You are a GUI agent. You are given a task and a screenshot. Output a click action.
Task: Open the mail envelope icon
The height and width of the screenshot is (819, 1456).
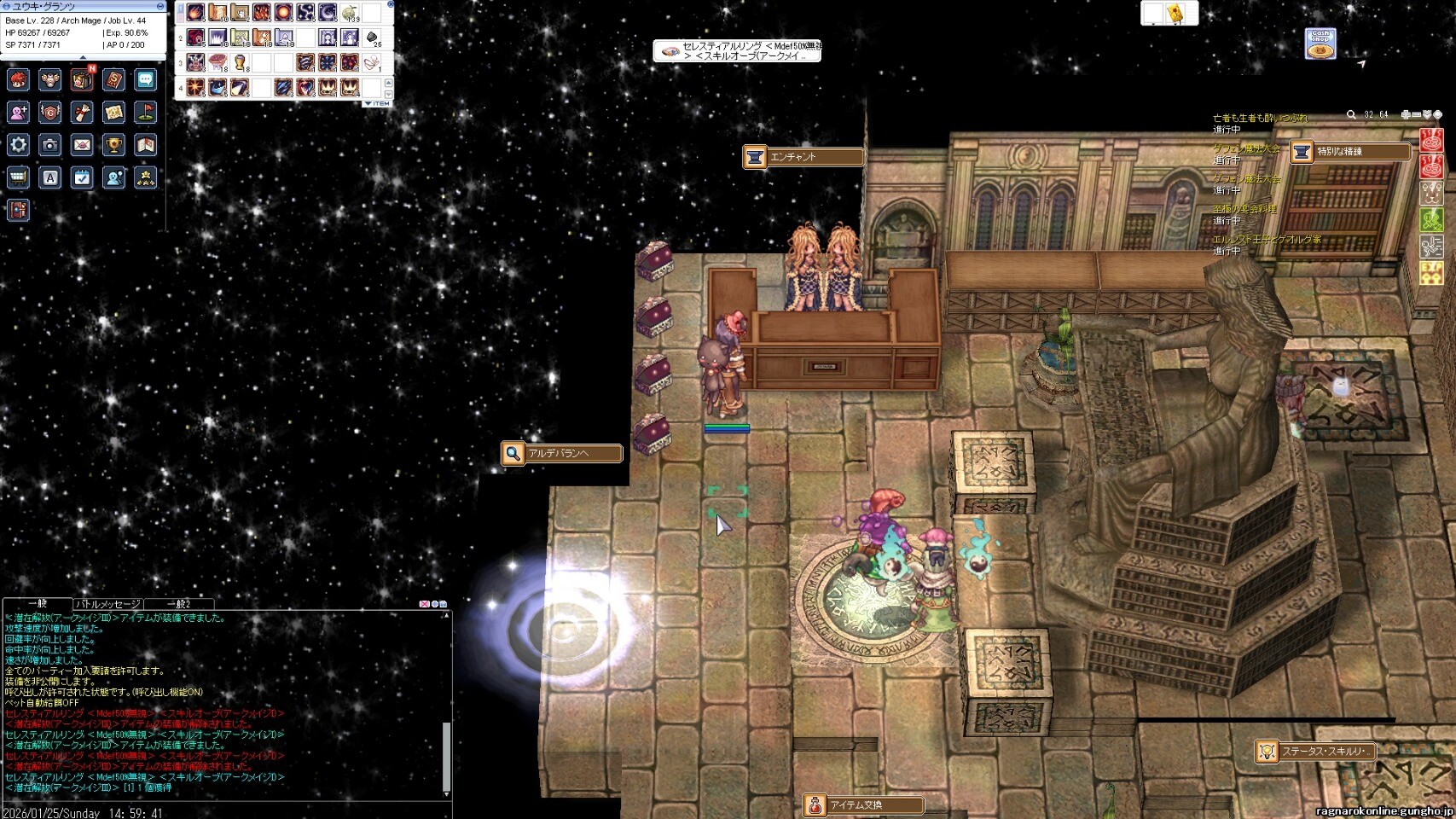coord(82,145)
